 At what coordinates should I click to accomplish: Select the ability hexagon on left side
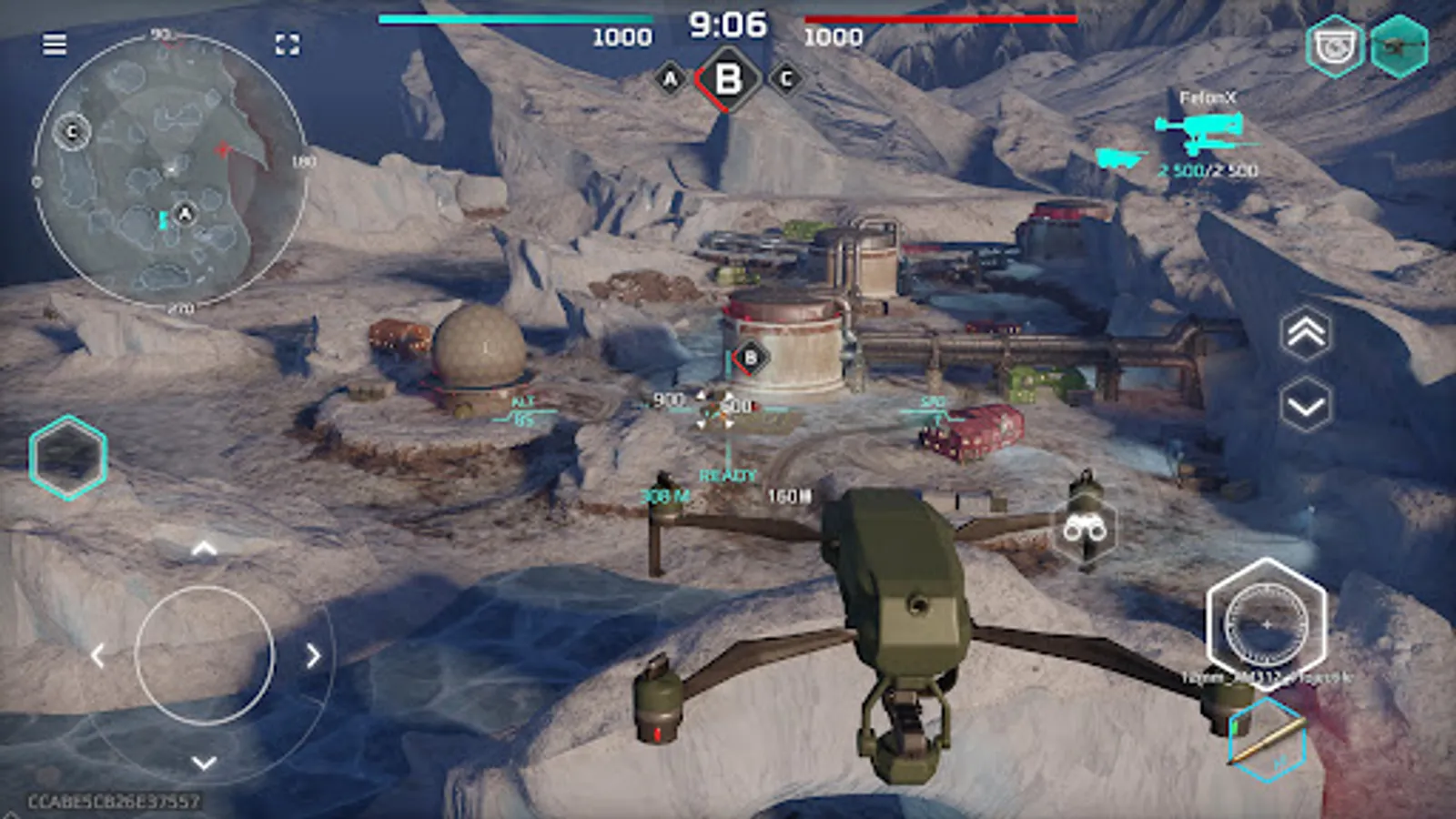68,458
